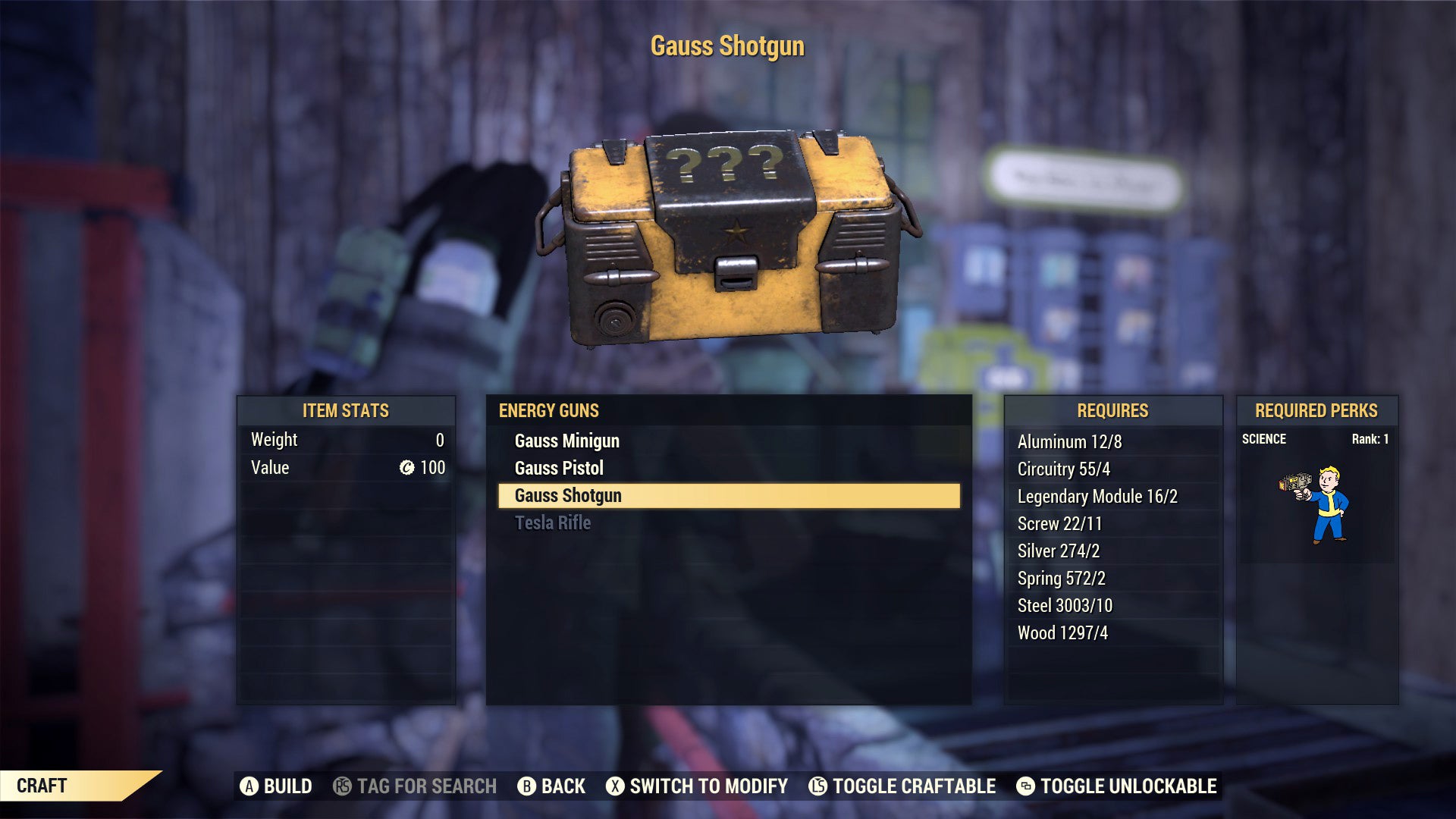Click the Legendary Module 16/2 requirement row
1456x819 pixels.
pyautogui.click(x=1099, y=497)
